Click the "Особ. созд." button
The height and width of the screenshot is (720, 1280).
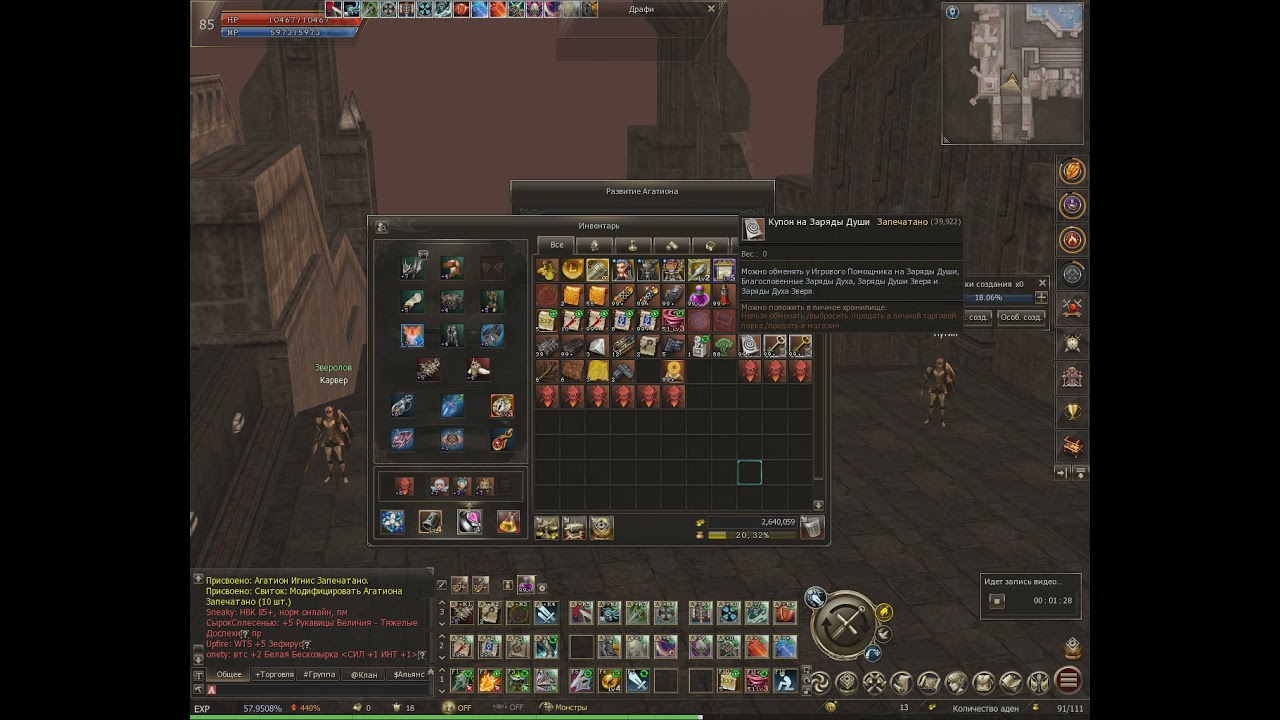[1020, 317]
